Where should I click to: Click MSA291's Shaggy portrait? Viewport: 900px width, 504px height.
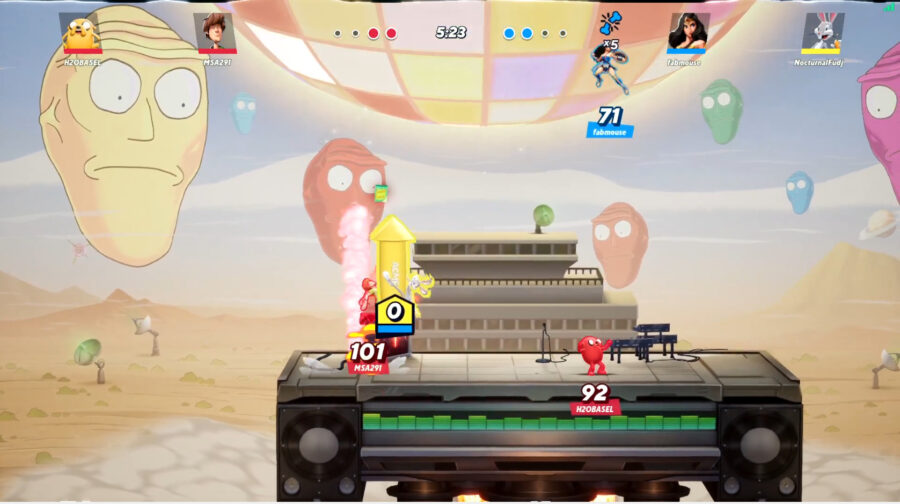click(215, 30)
